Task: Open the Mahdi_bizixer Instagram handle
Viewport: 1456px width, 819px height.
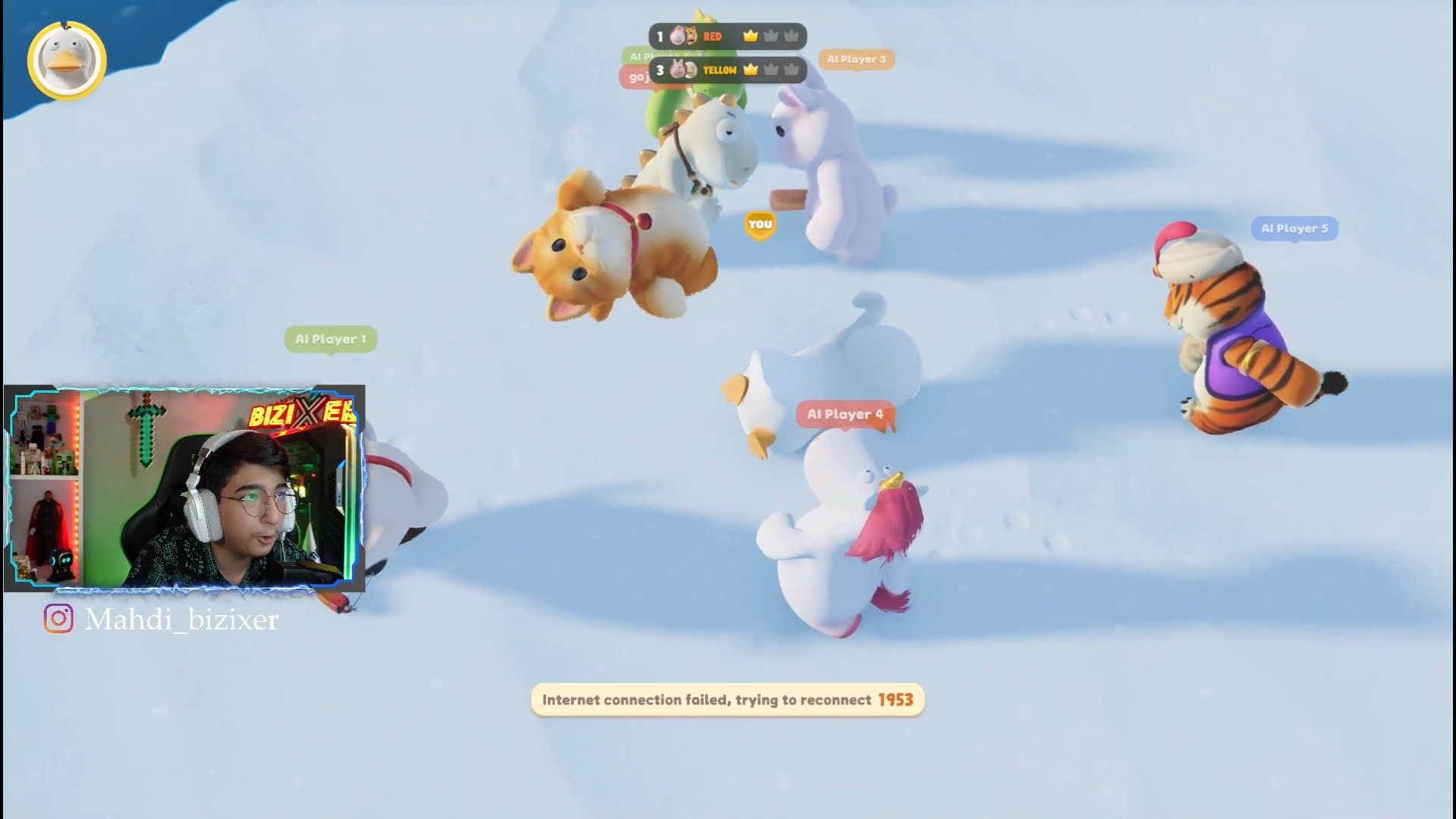Action: coord(162,620)
